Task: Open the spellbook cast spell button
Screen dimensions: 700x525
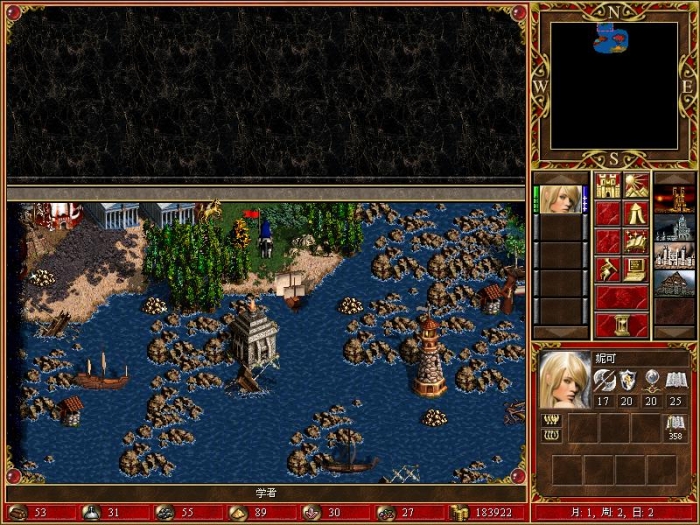Action: 636,241
